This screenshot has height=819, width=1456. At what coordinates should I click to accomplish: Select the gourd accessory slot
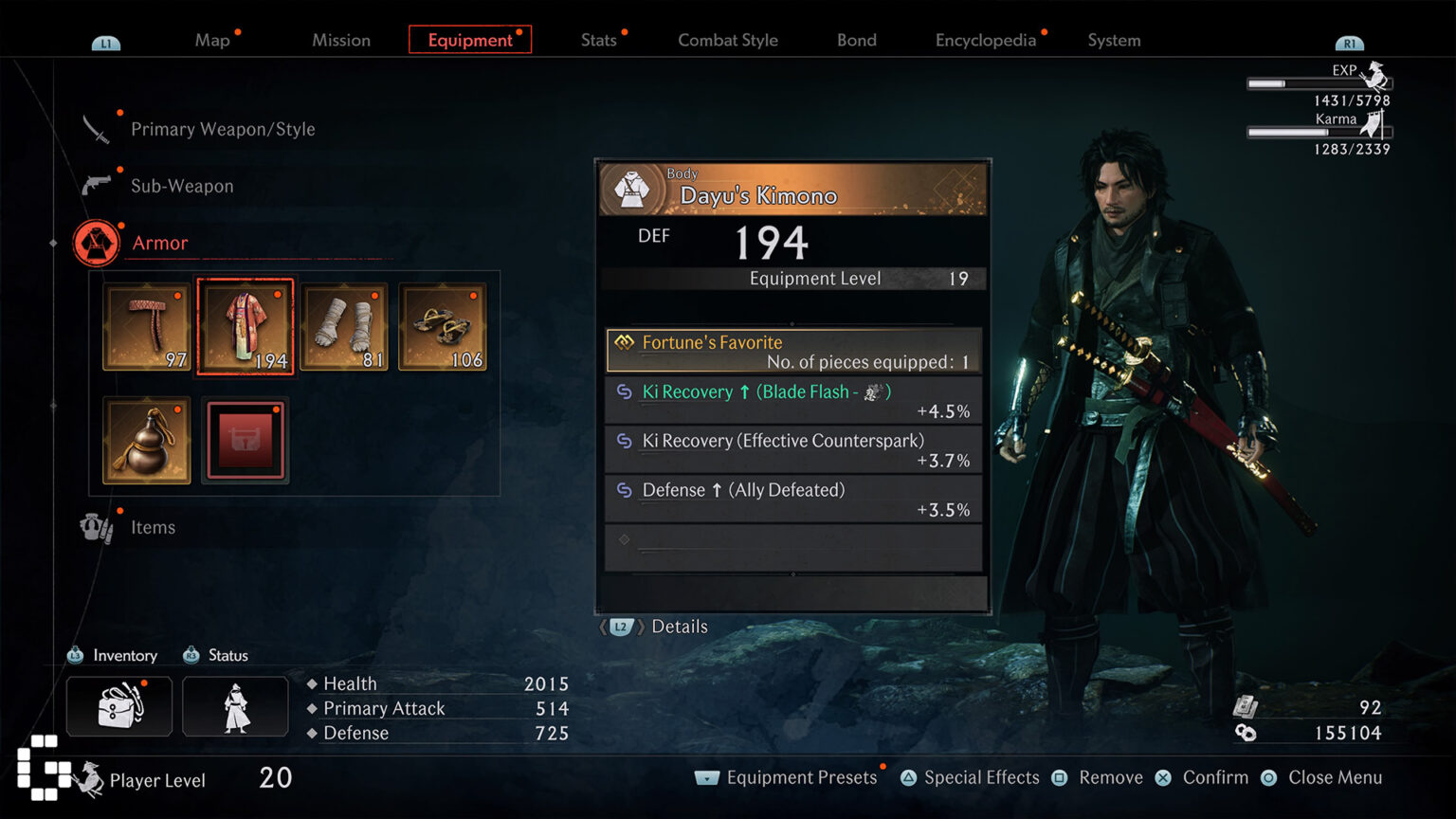coord(146,439)
